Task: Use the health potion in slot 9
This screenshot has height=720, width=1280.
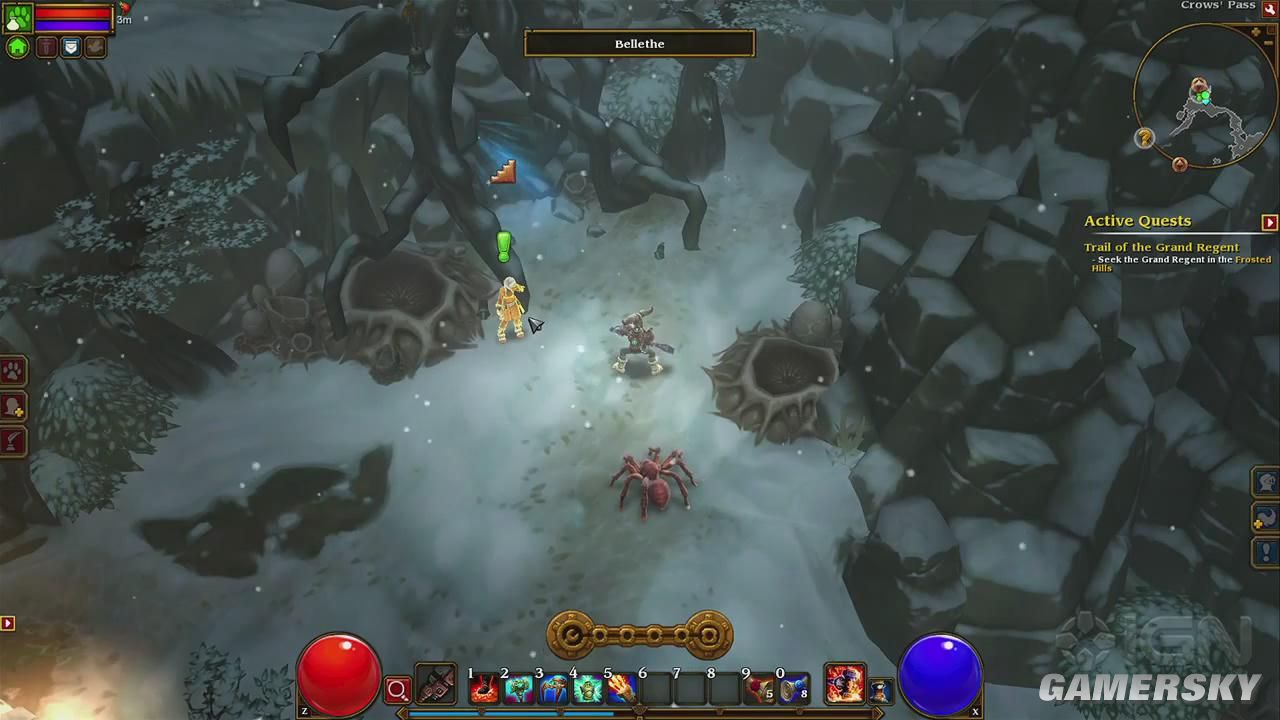Action: 760,688
